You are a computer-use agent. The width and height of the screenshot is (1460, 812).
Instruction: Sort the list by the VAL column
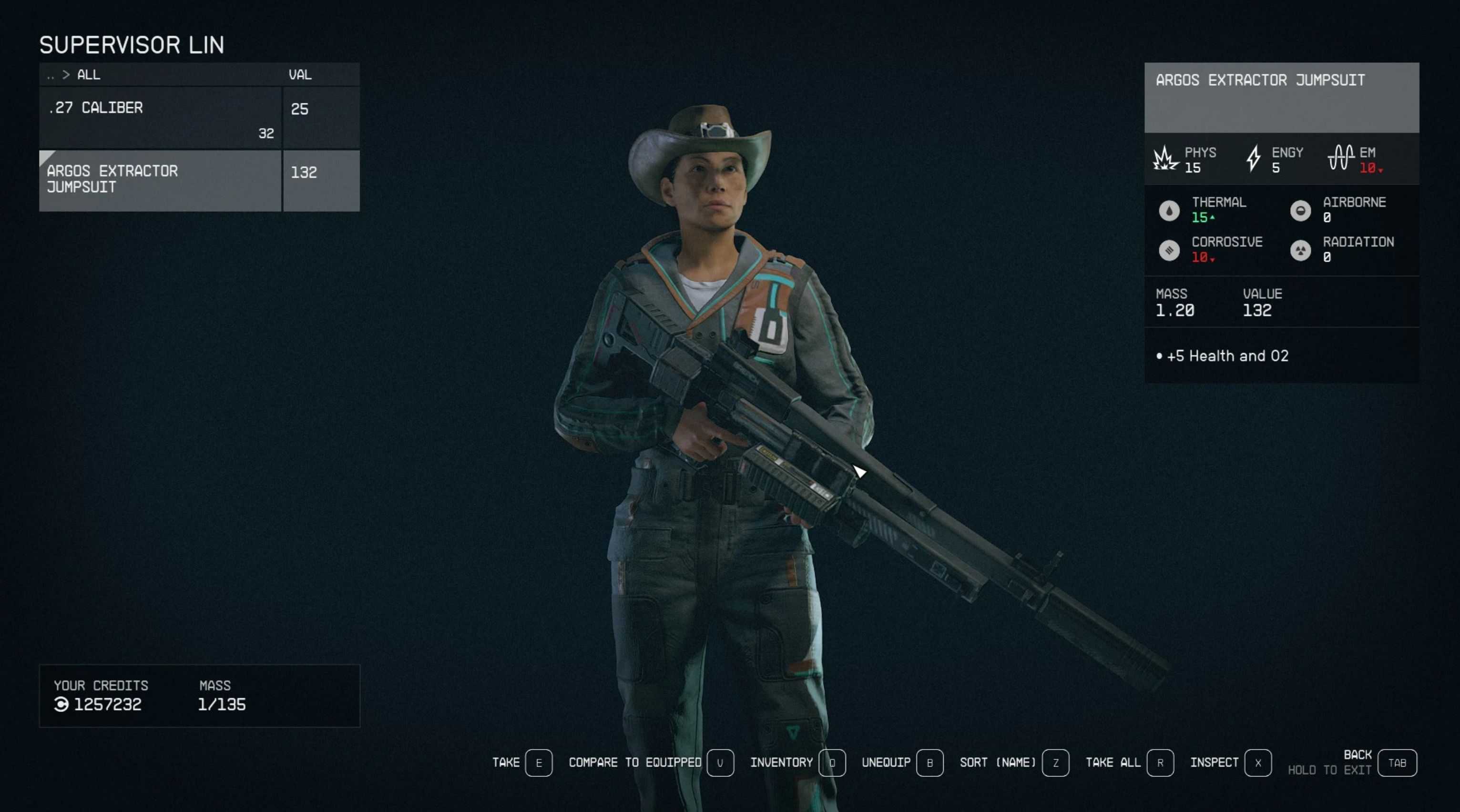tap(300, 75)
